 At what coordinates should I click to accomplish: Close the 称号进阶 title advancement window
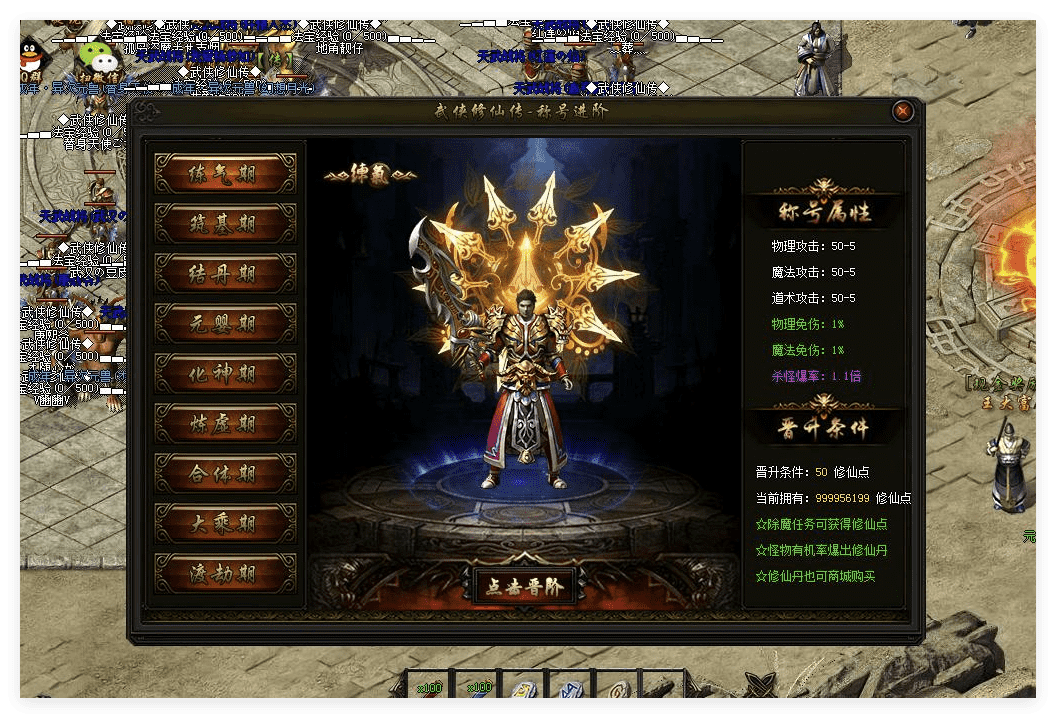[x=903, y=111]
